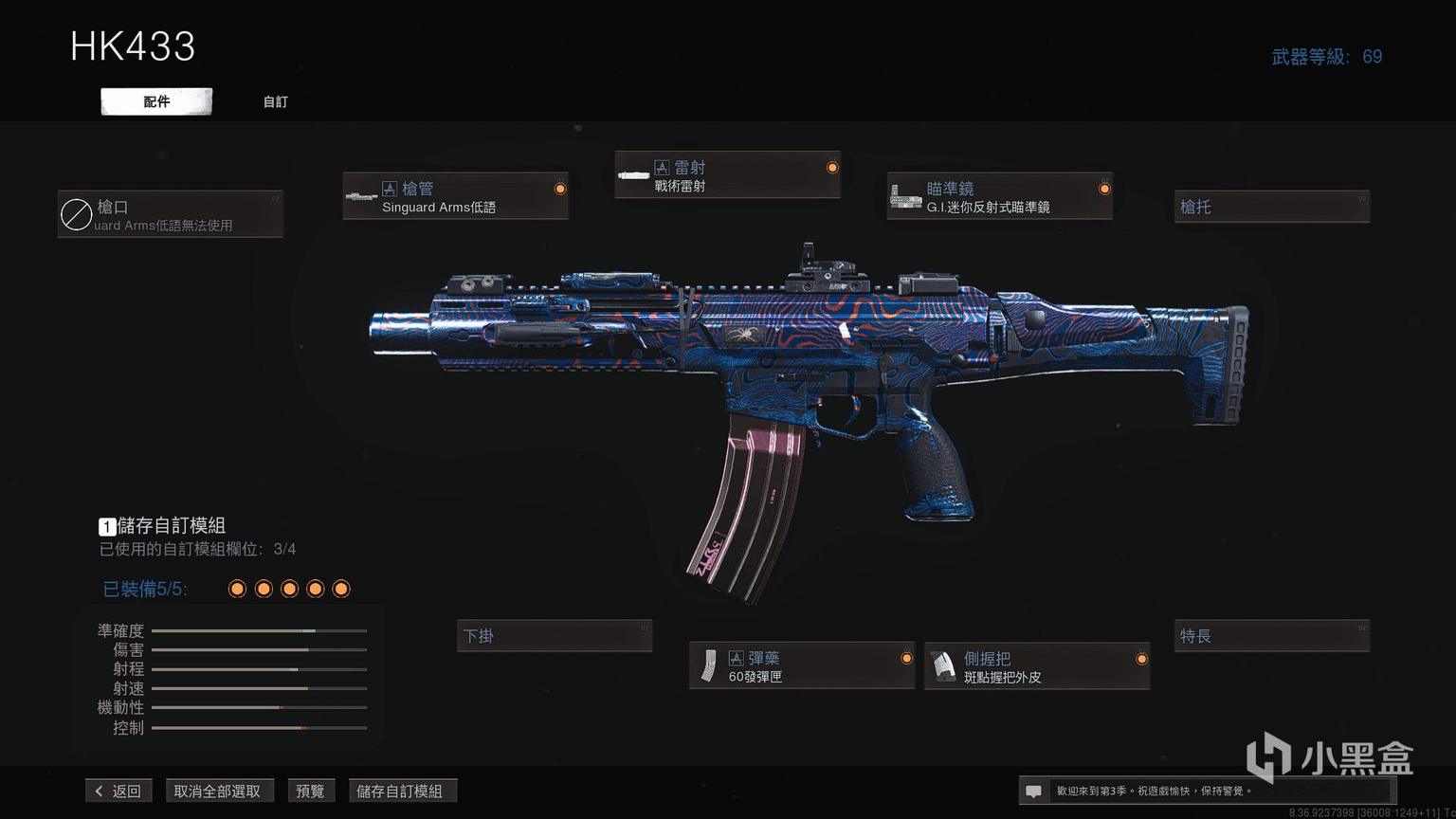Open the 槍管 barrel attachment slot
The height and width of the screenshot is (819, 1456).
(455, 196)
